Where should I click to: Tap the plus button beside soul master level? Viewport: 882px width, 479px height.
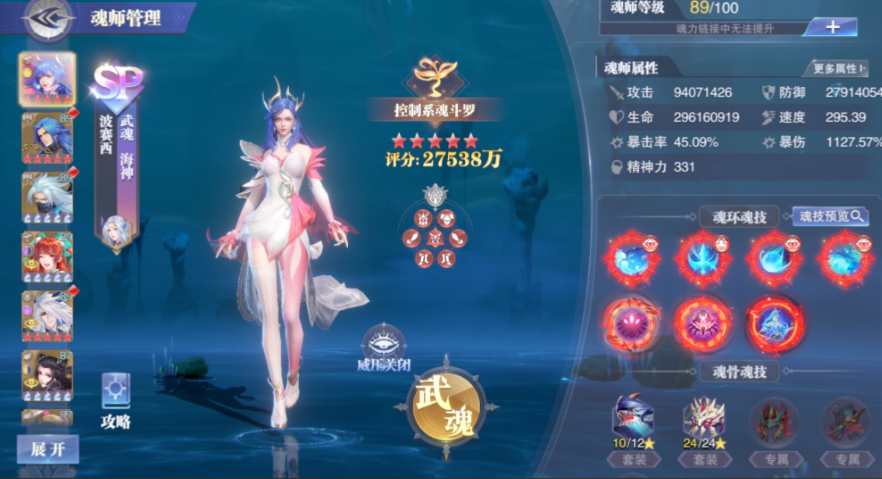coord(833,27)
